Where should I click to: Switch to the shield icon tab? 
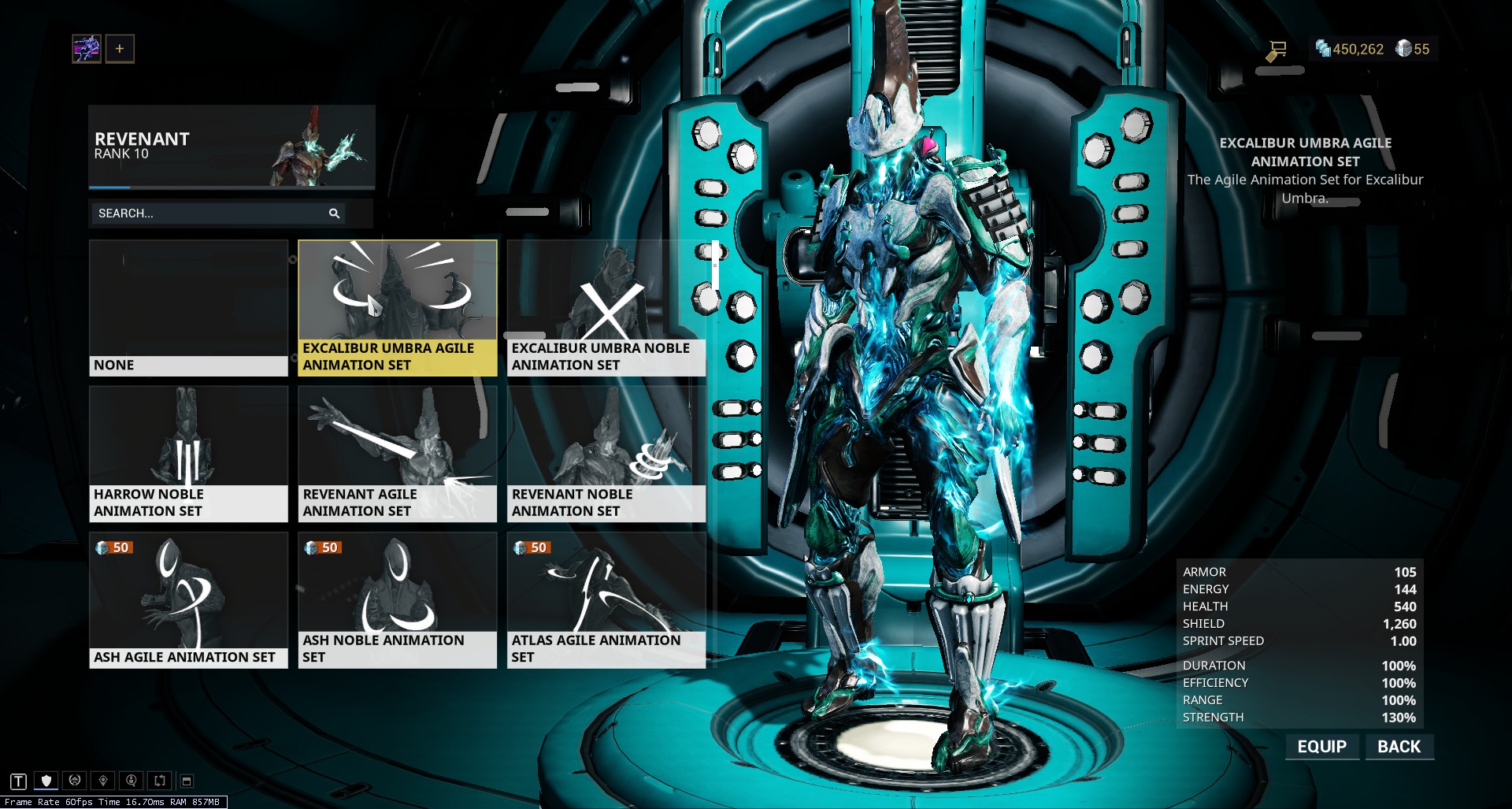[x=46, y=781]
